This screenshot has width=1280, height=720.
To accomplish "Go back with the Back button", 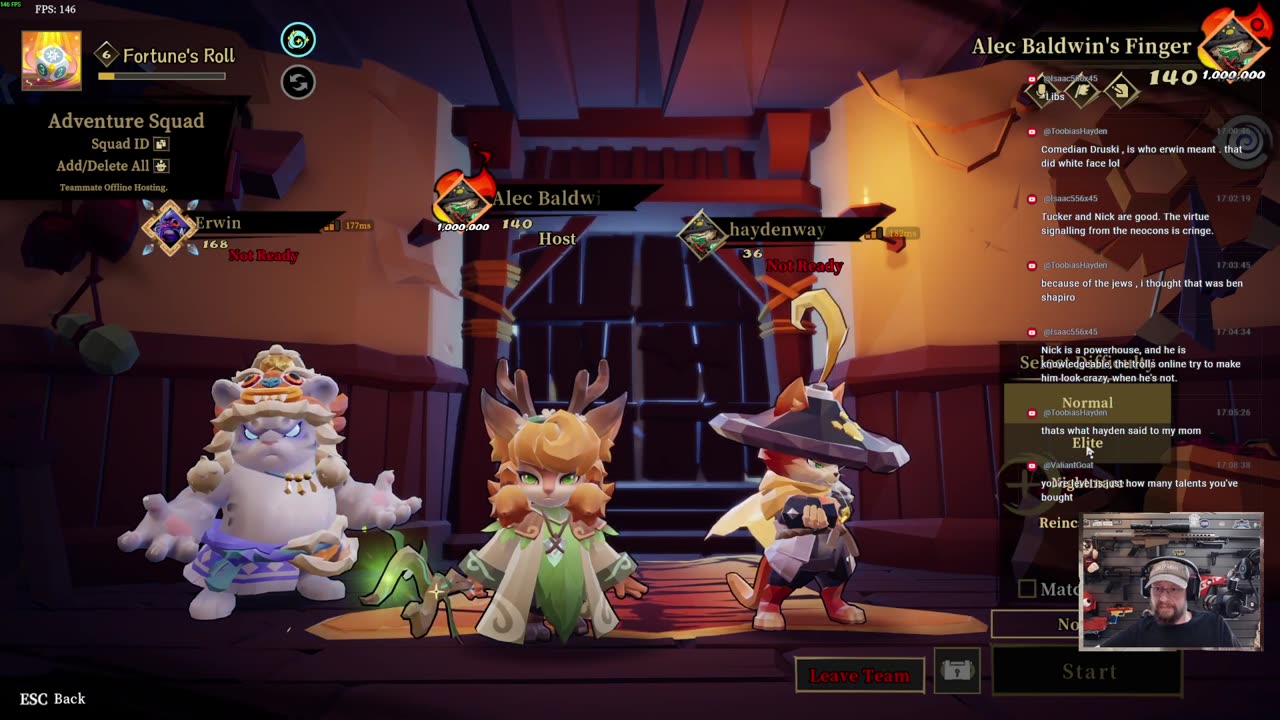I will (x=53, y=698).
